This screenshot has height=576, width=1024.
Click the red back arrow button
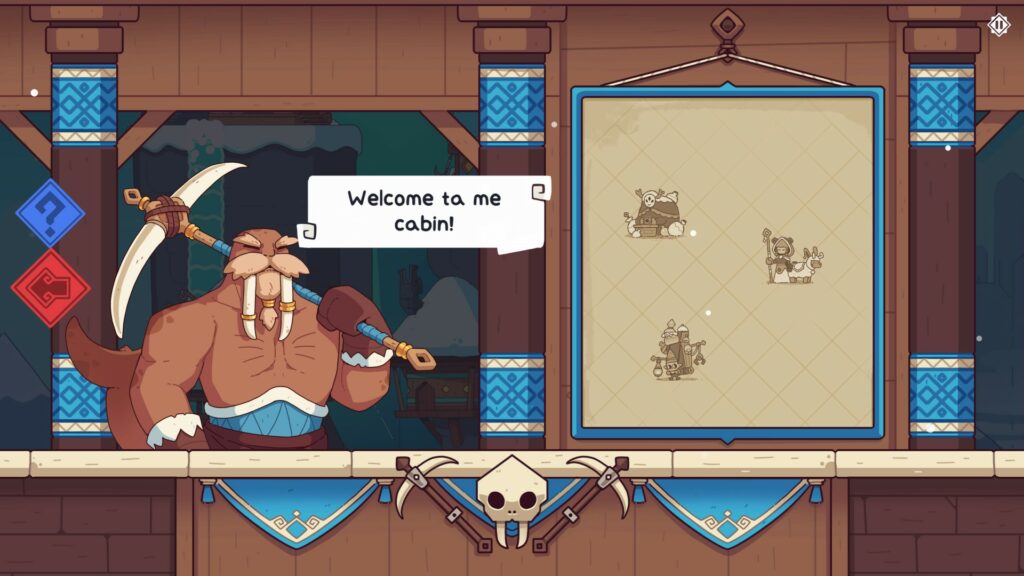tap(50, 288)
